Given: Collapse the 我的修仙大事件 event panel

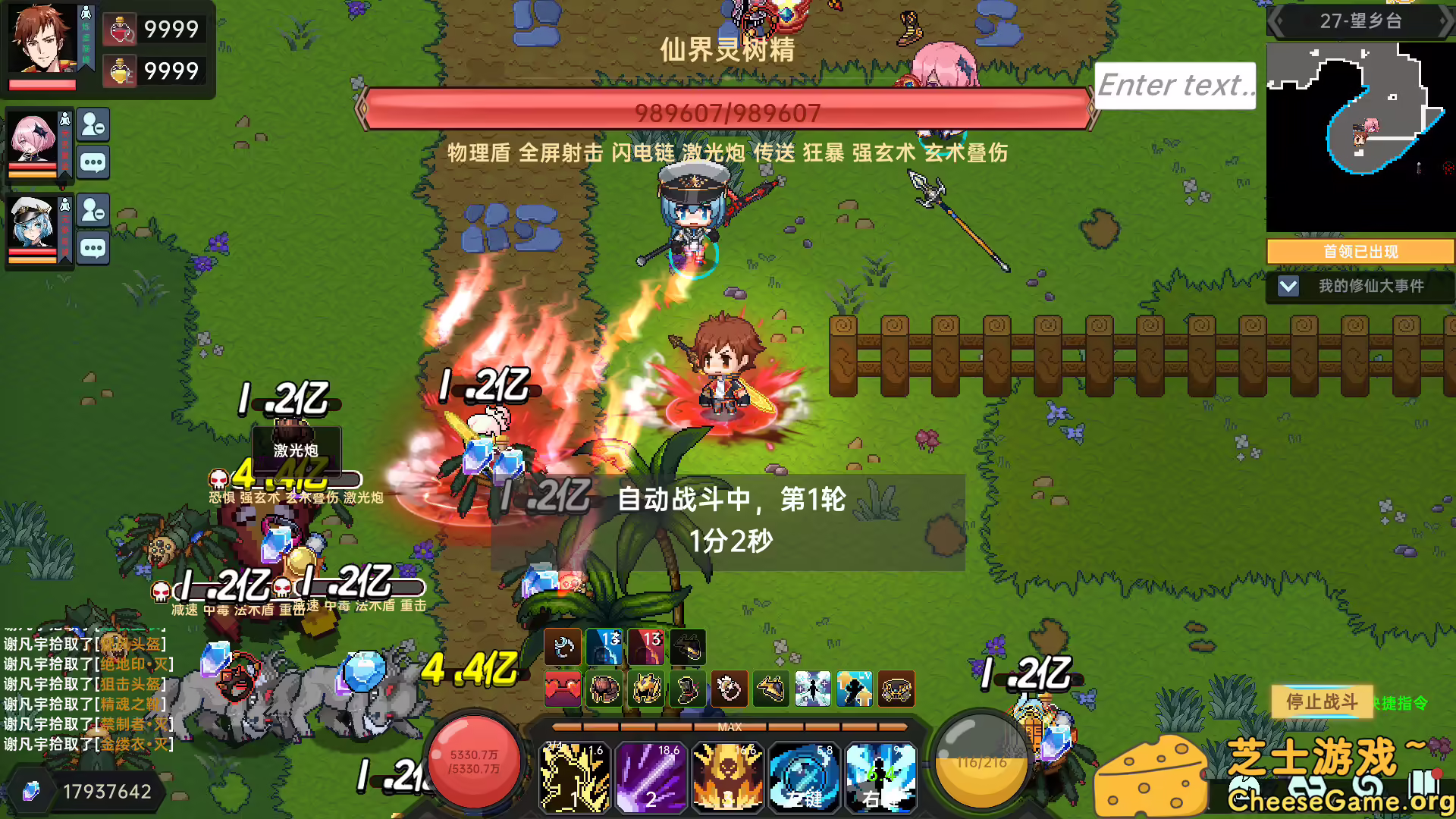Looking at the screenshot, I should pos(1288,287).
